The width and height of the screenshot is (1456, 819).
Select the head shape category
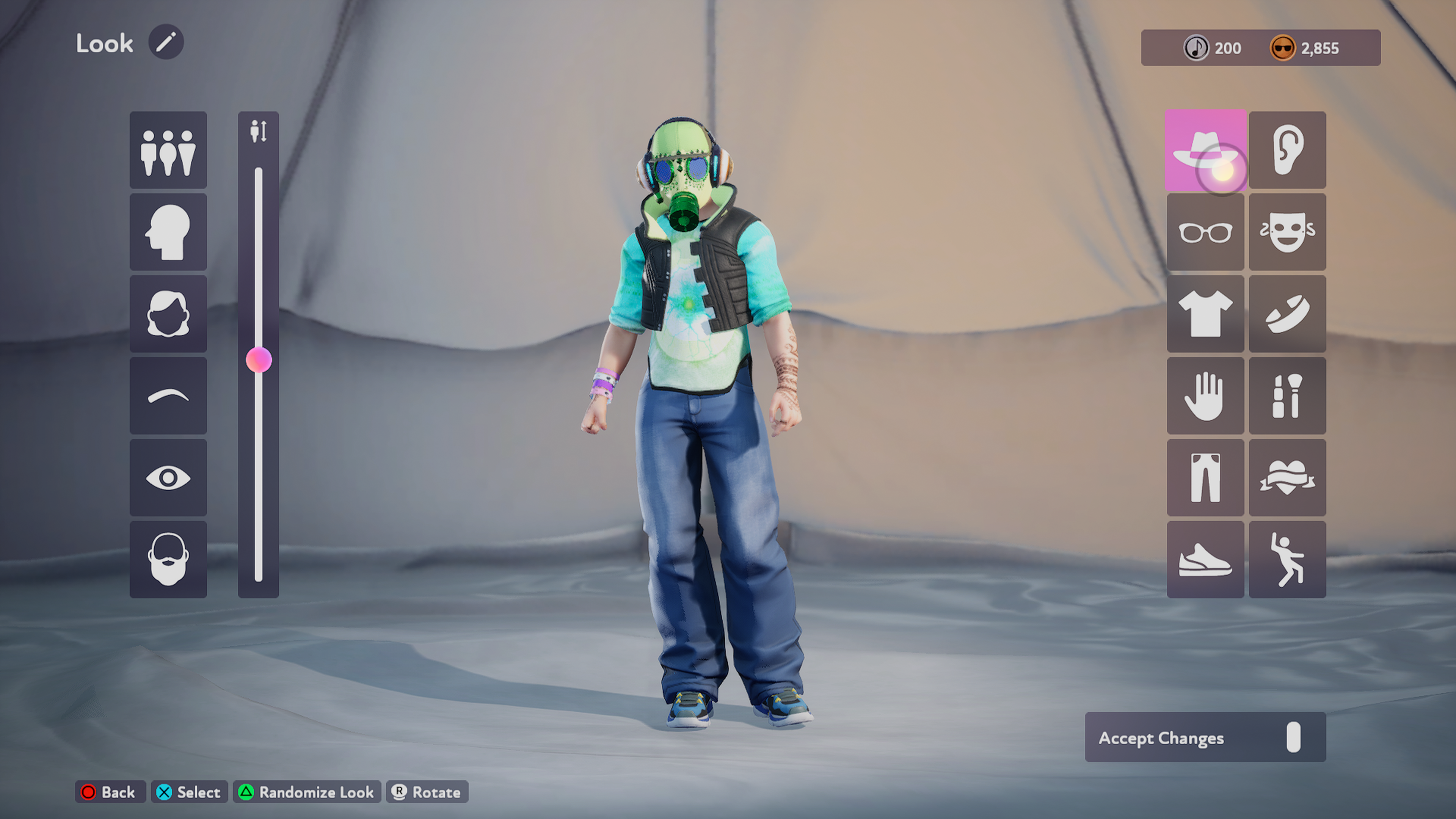point(168,232)
